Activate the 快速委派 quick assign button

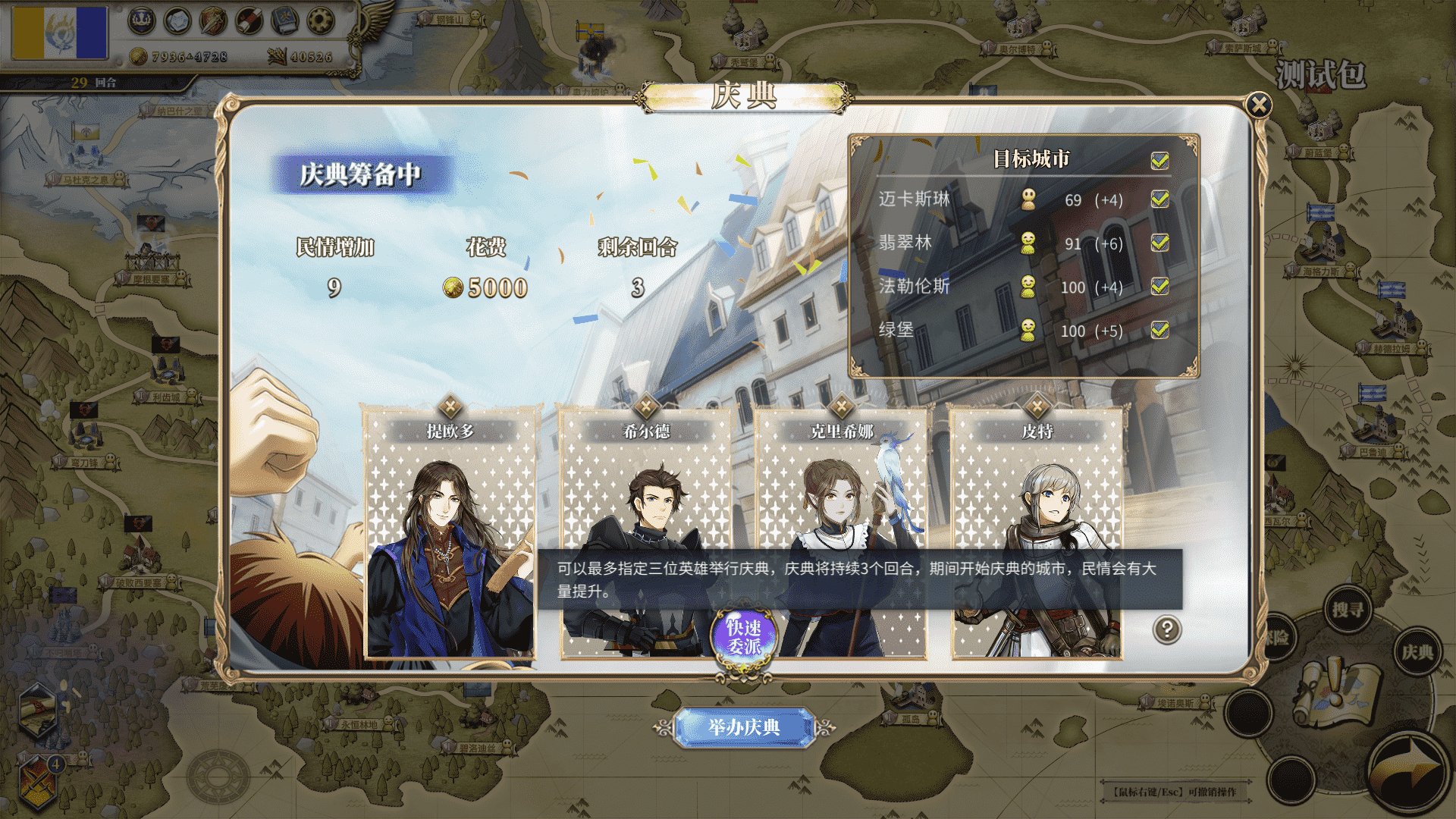[743, 637]
